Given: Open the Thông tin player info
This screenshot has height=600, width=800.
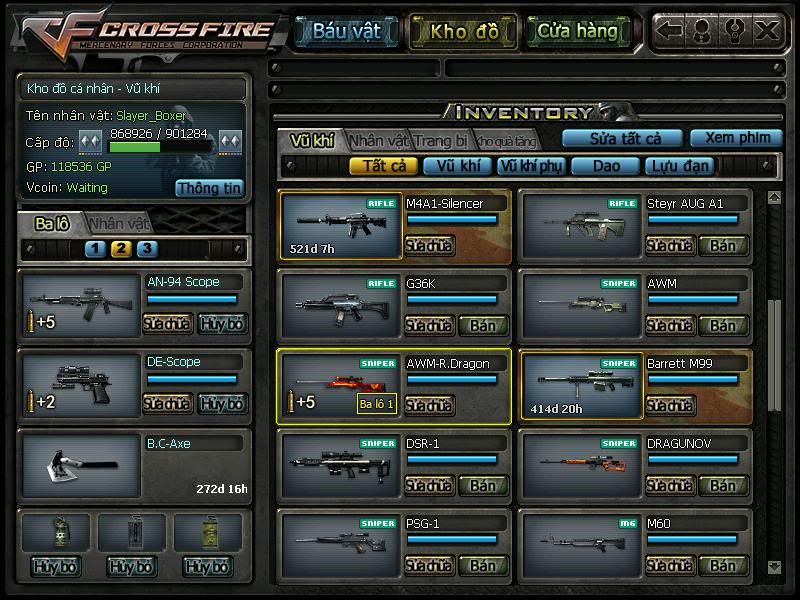Looking at the screenshot, I should click(x=210, y=188).
